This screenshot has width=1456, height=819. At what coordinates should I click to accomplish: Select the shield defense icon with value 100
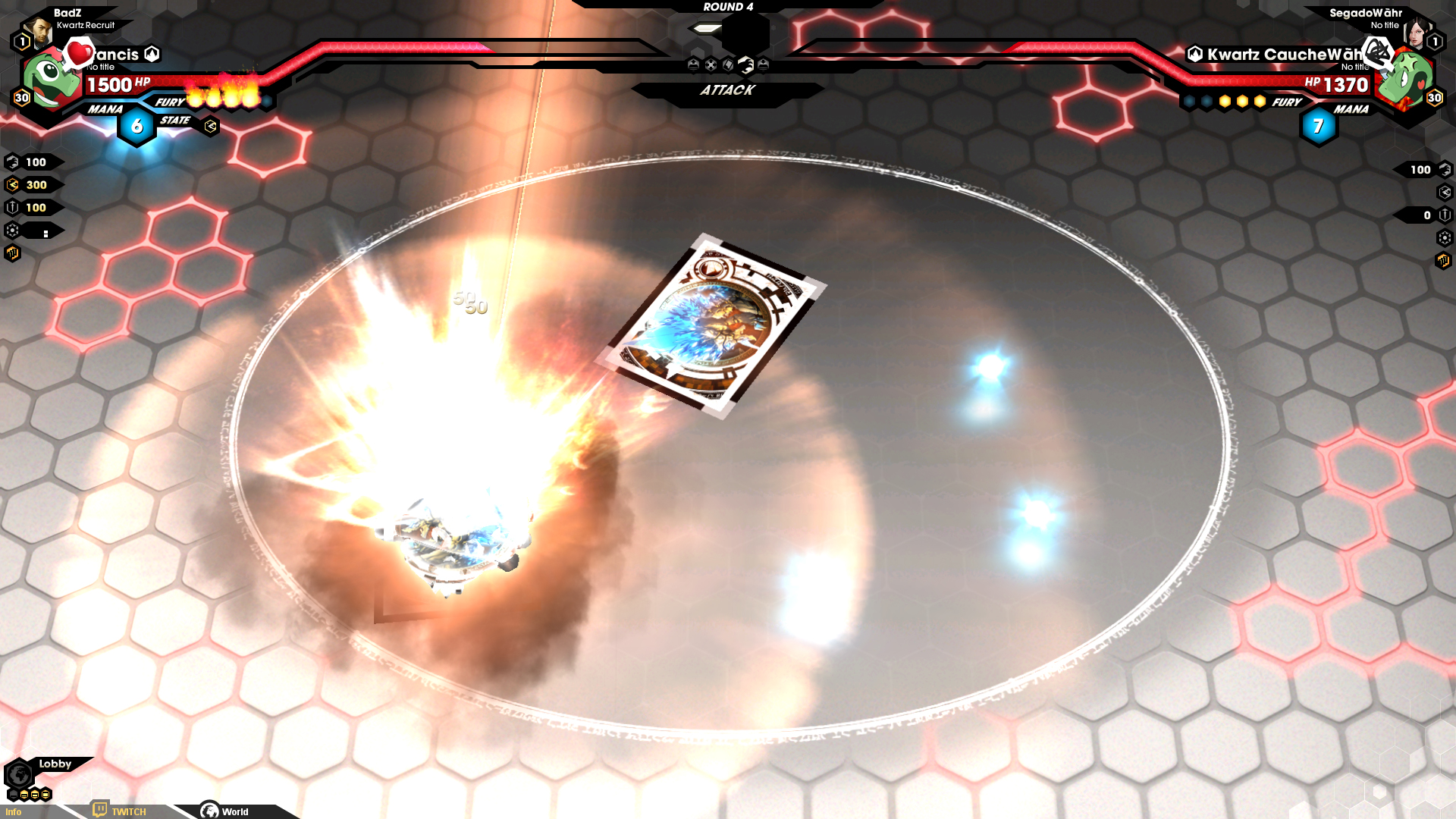(12, 207)
